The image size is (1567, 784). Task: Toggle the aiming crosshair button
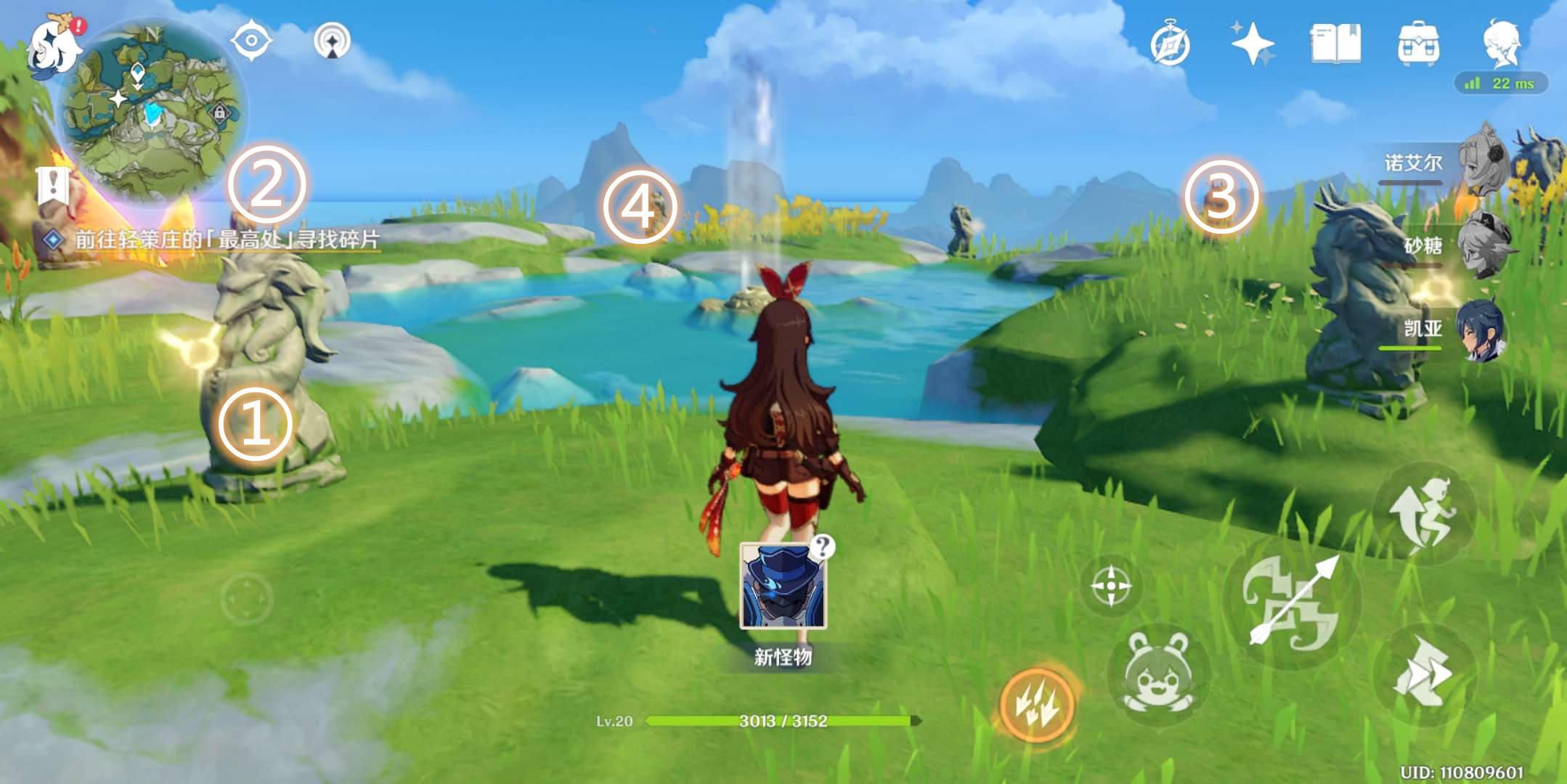coord(1110,585)
